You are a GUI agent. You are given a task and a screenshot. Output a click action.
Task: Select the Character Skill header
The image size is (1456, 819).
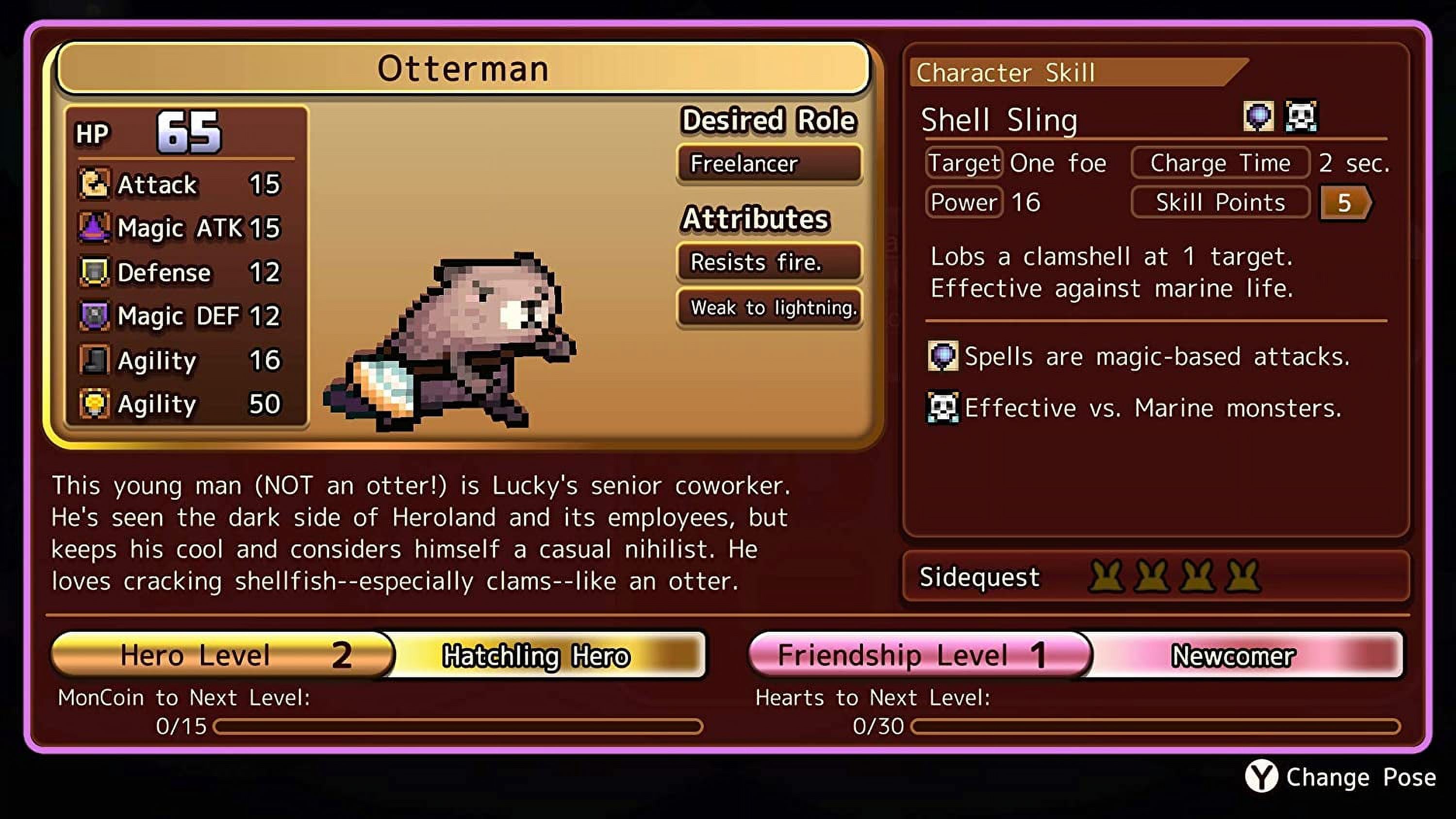click(x=1006, y=73)
